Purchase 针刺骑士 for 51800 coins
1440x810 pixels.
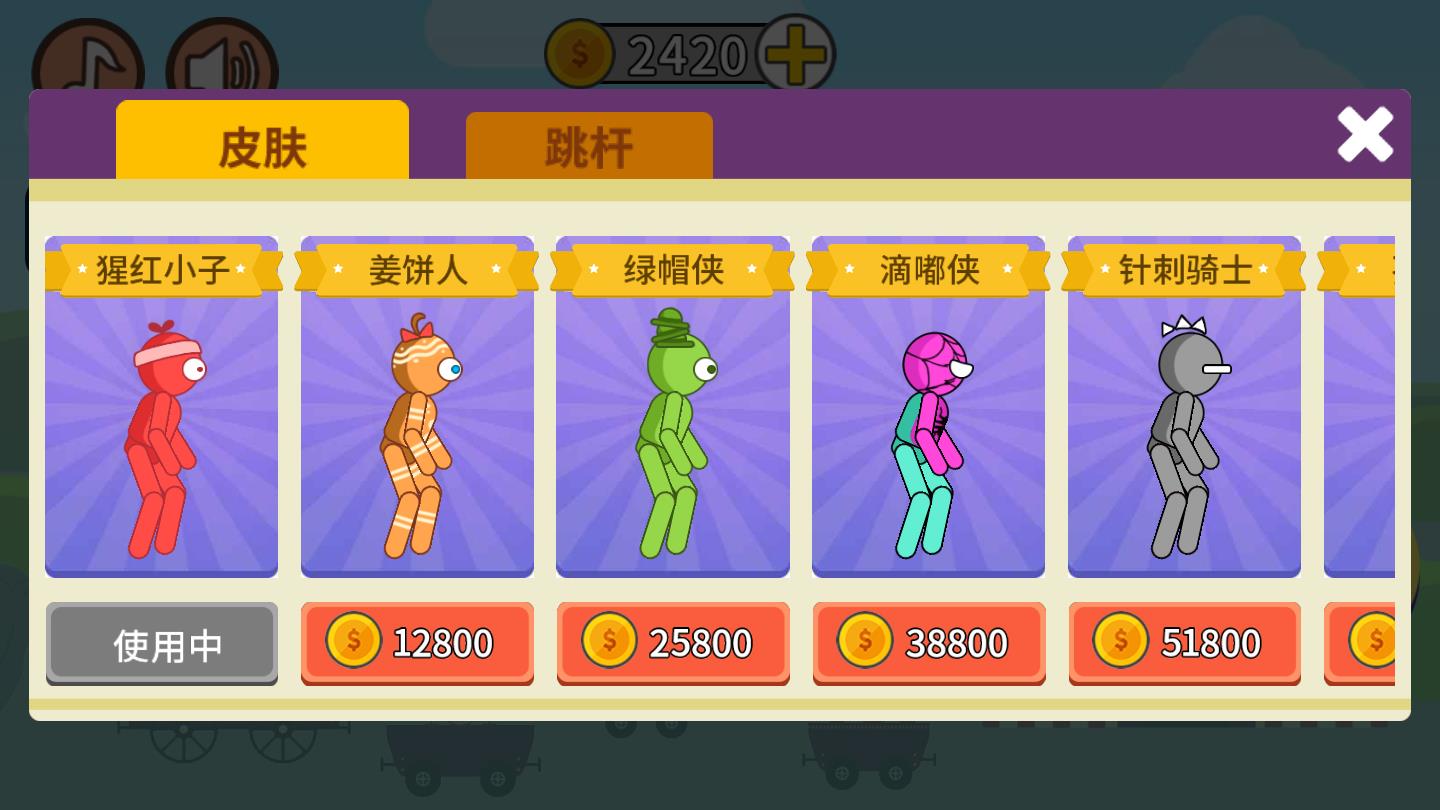pyautogui.click(x=1184, y=643)
